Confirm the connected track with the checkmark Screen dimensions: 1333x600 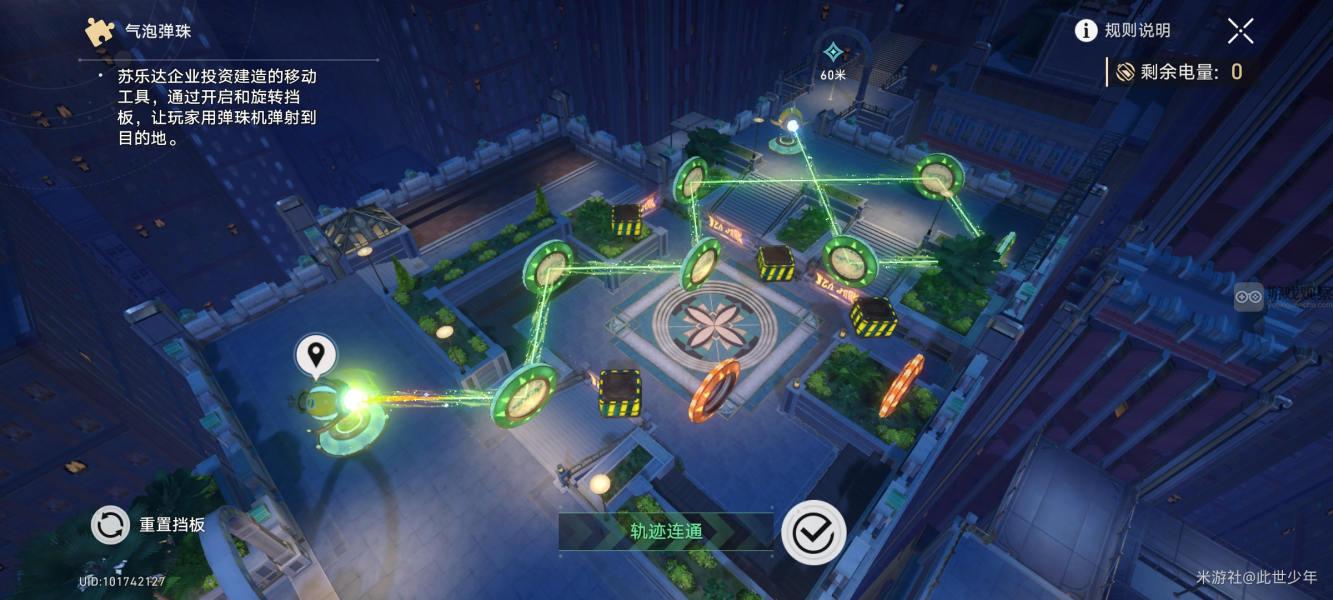pos(813,533)
